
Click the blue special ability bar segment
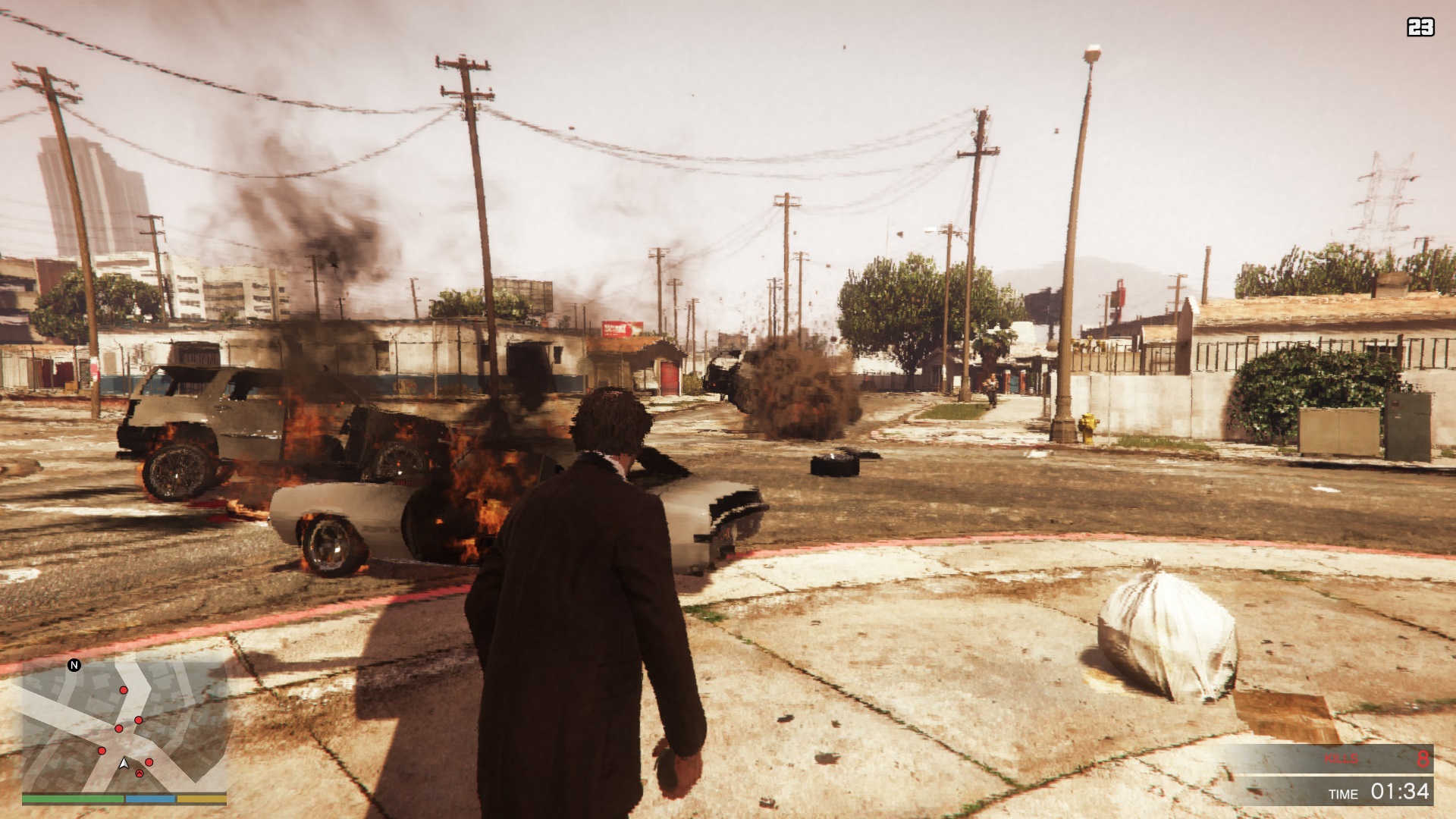(150, 799)
